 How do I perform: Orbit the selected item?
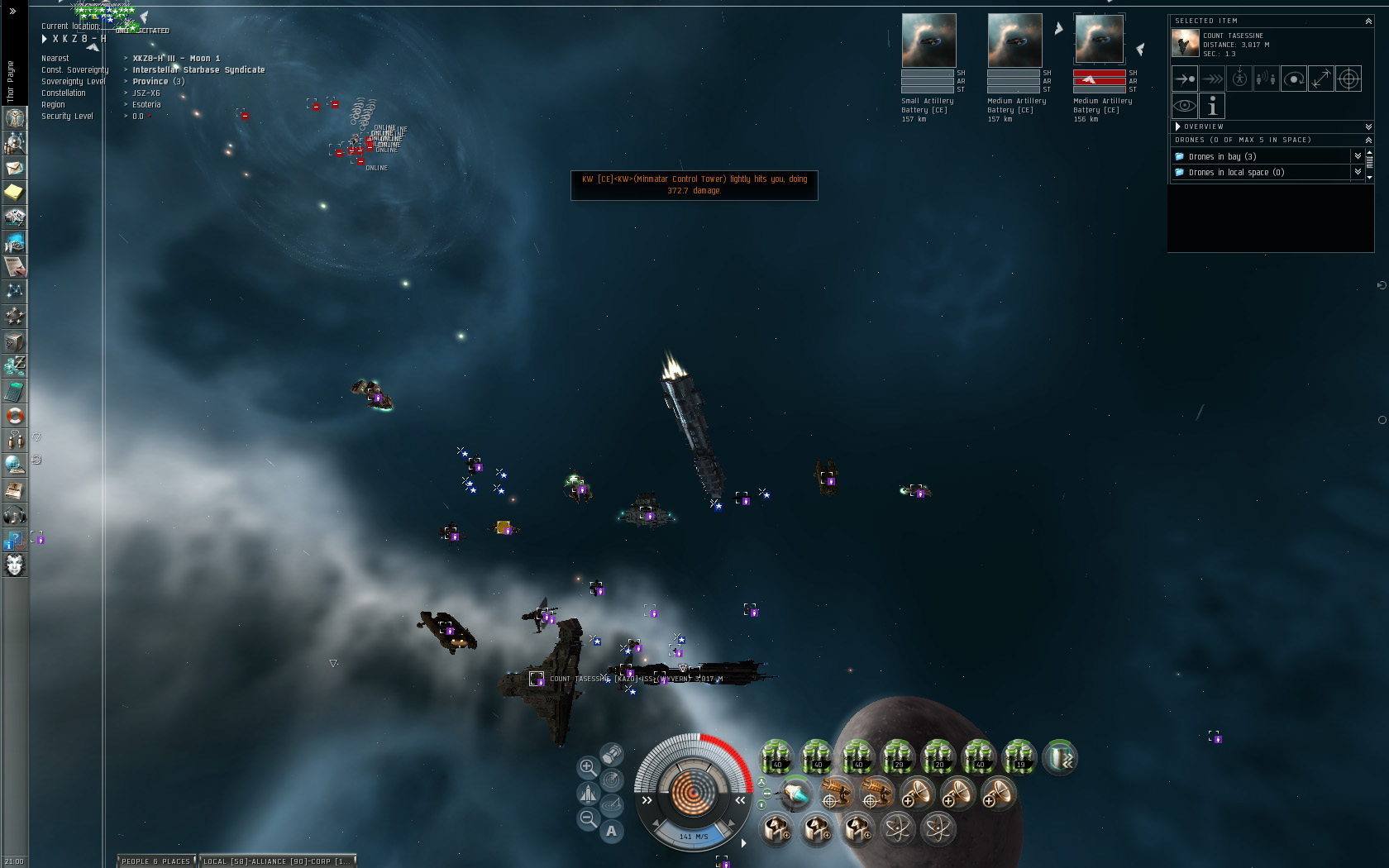(1294, 79)
